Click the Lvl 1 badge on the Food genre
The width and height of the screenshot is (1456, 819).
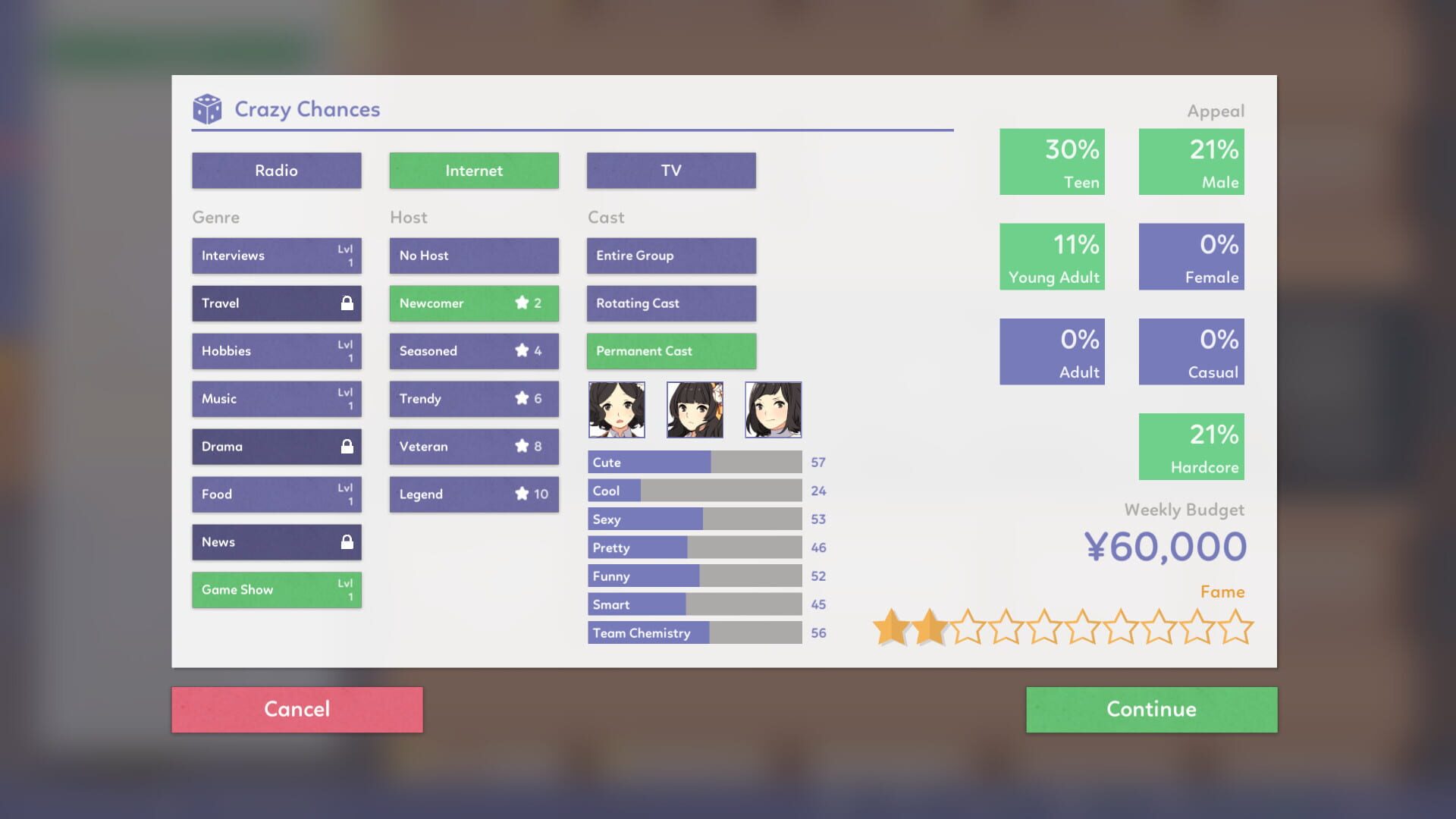347,494
